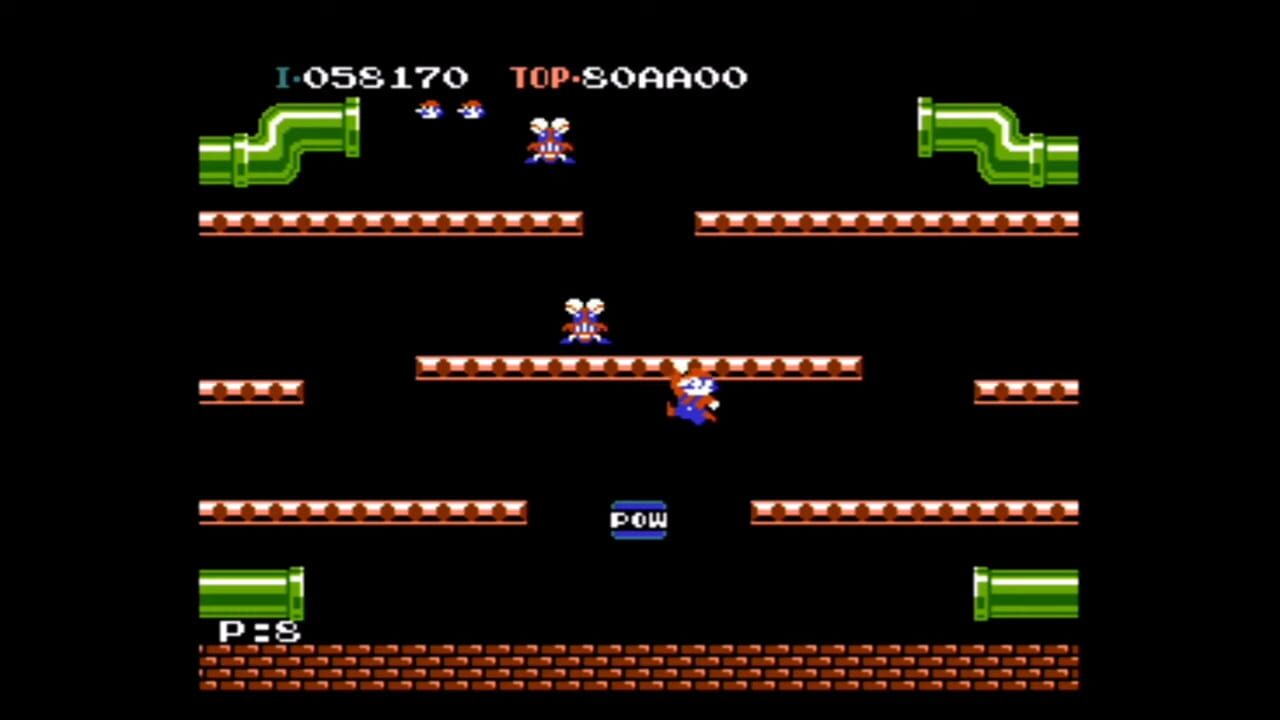
Task: Click the fly enemy near the top
Action: (549, 142)
